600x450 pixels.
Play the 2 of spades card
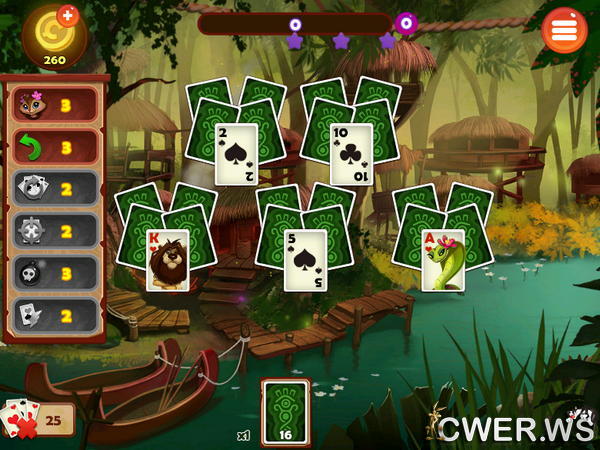tap(236, 154)
